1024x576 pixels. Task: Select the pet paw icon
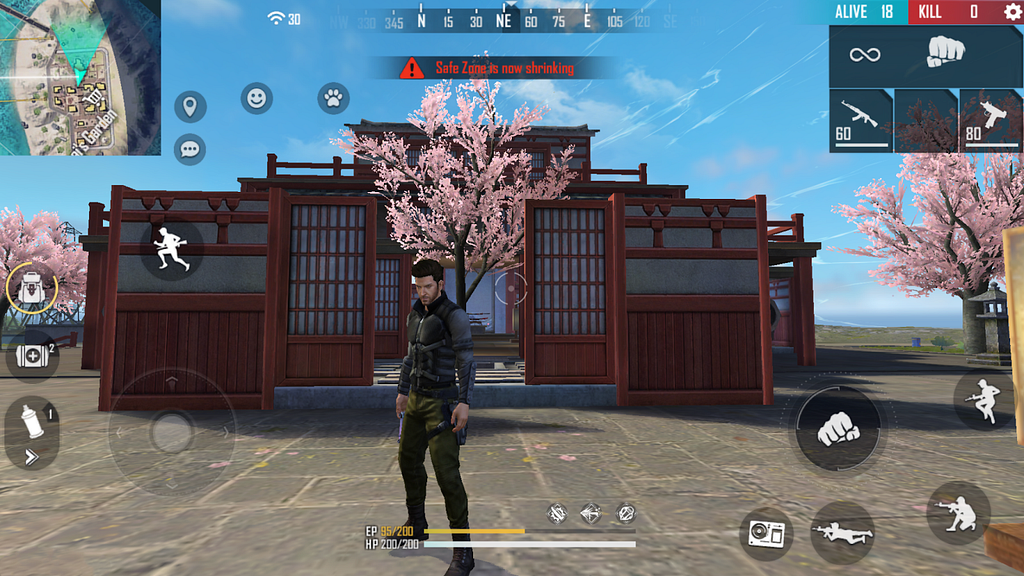[333, 98]
